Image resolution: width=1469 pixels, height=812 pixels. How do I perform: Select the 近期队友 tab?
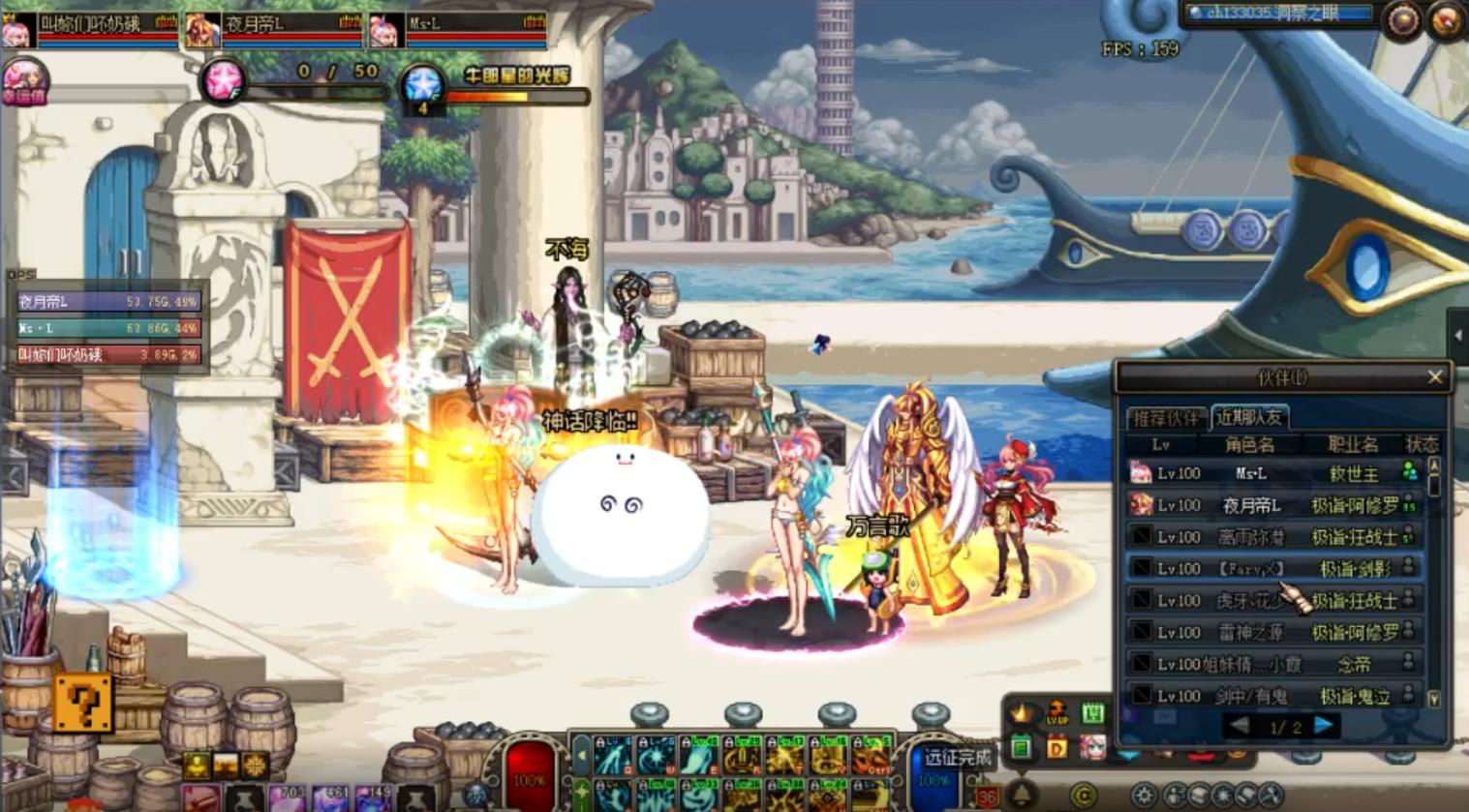(1249, 417)
